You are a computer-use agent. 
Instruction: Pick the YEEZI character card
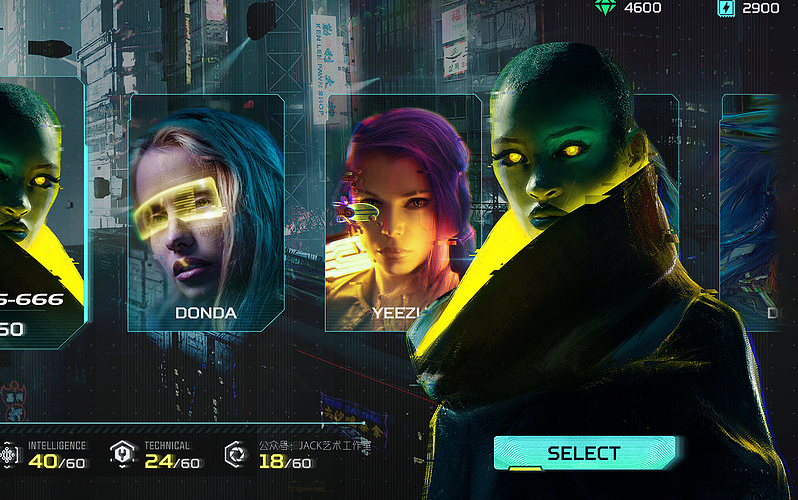400,212
